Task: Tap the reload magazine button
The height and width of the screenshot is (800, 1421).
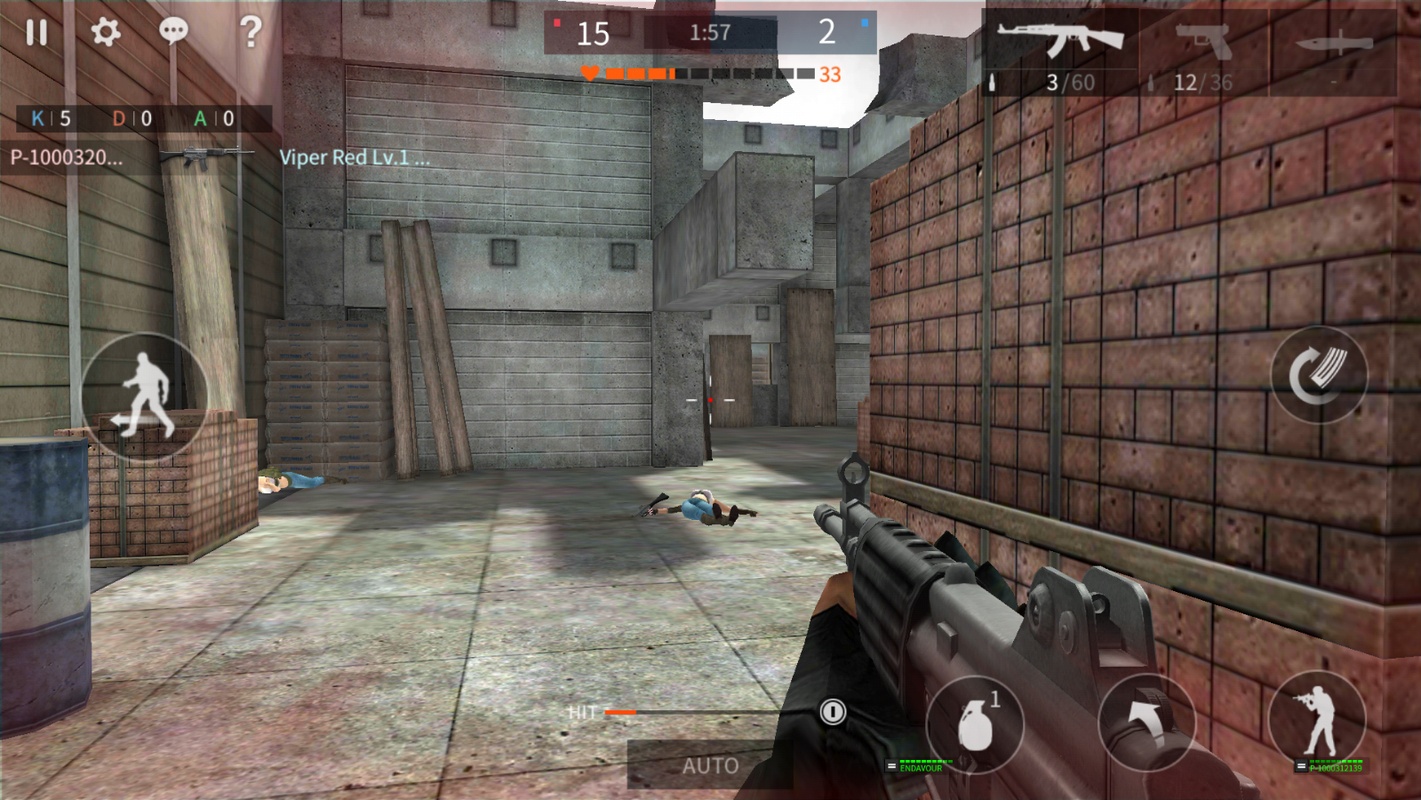Action: (1318, 375)
